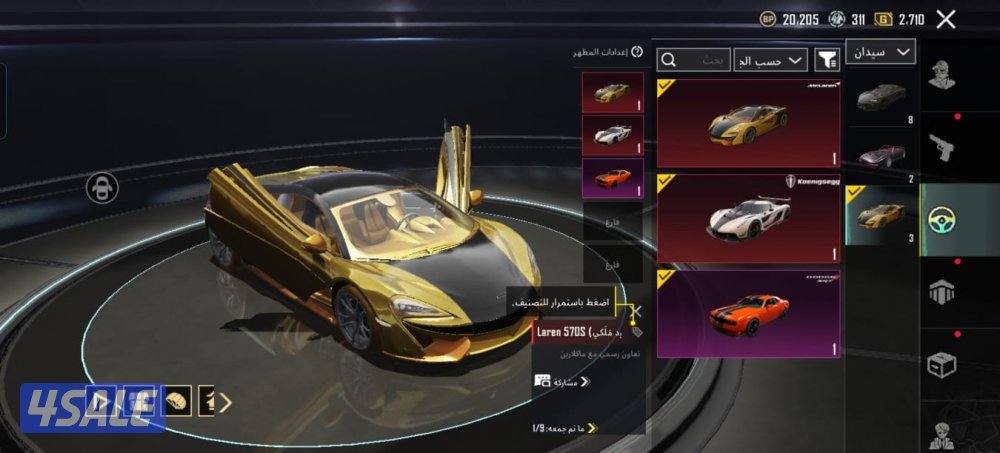Open the filter funnel button

coord(828,61)
